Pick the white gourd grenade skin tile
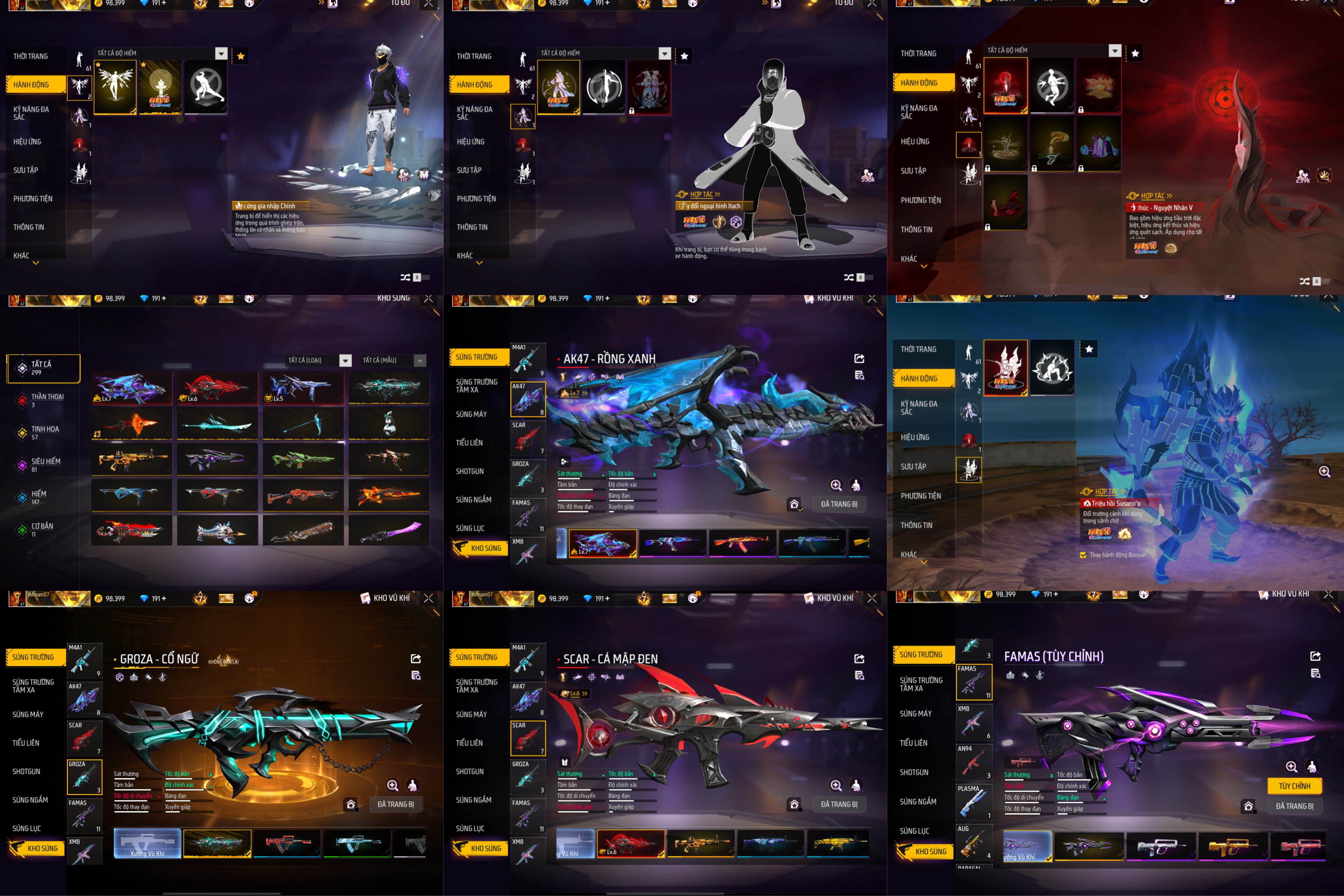The height and width of the screenshot is (896, 1344). click(x=389, y=424)
